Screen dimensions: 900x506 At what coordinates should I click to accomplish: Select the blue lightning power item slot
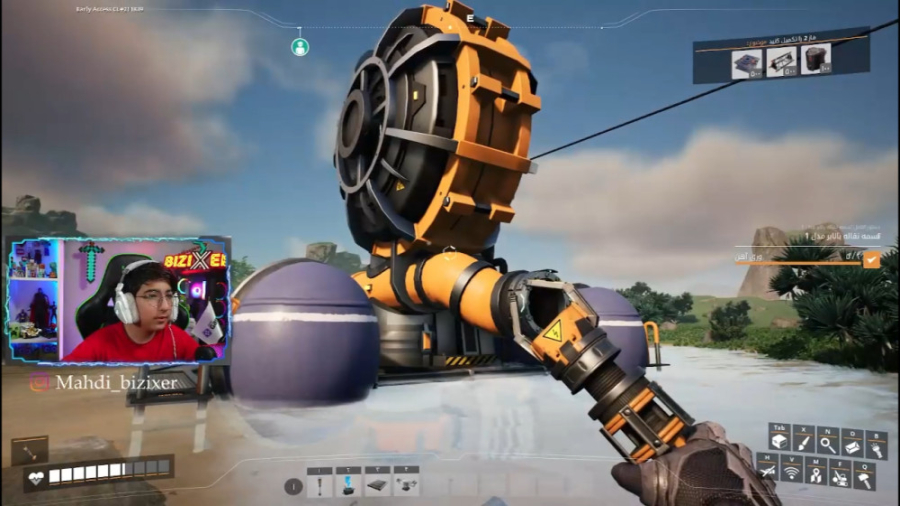click(349, 486)
